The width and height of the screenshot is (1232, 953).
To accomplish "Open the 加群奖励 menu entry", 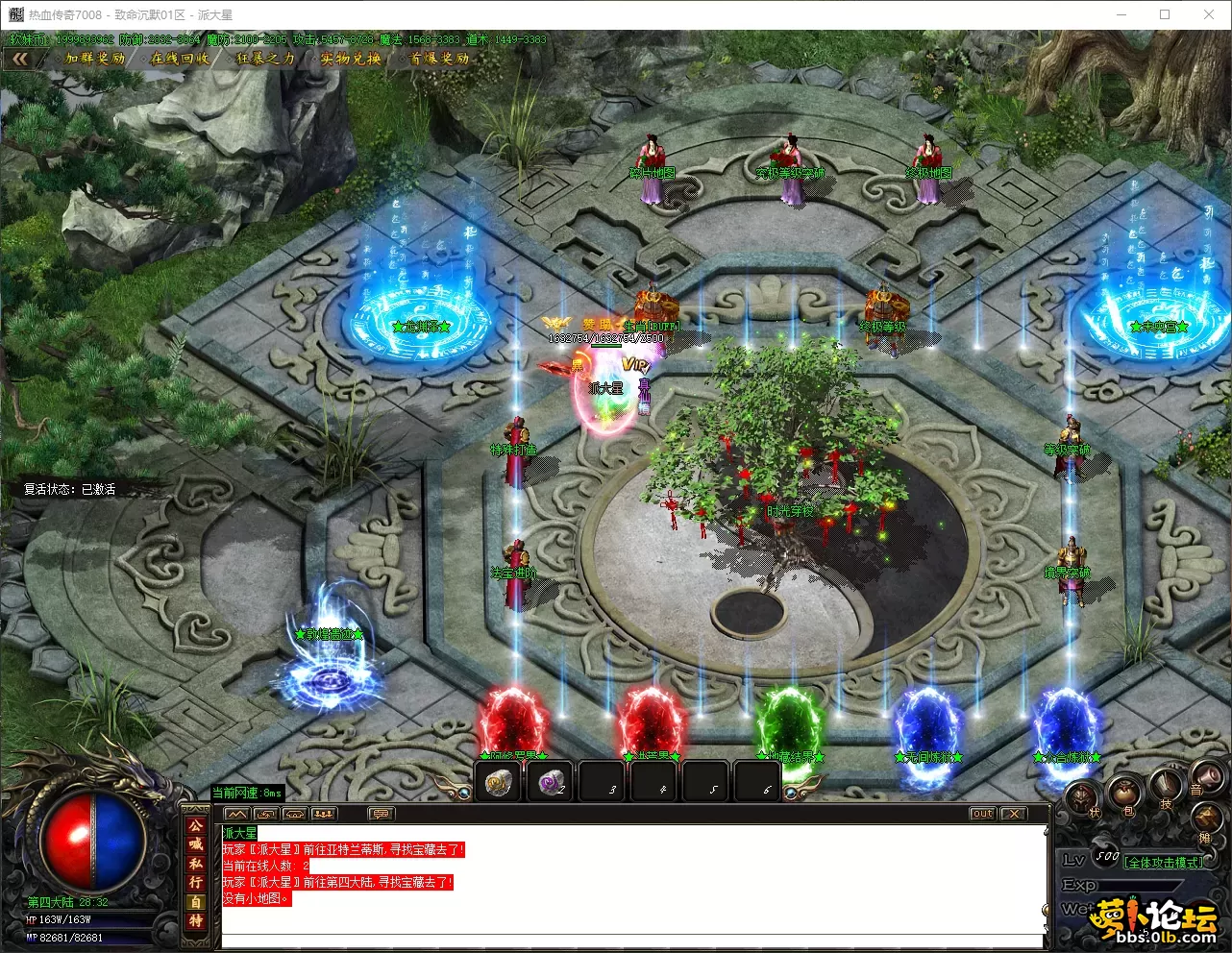I will click(x=95, y=59).
